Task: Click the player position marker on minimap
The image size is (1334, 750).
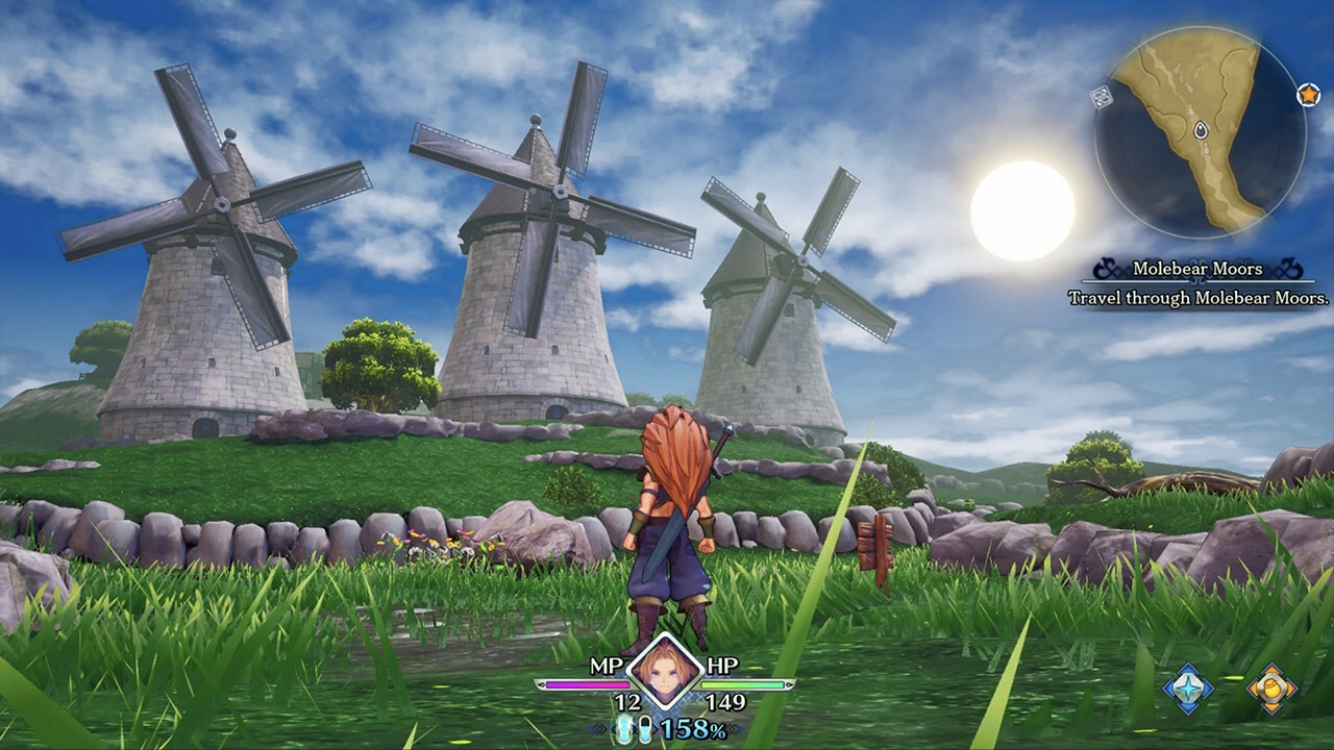Action: click(x=1200, y=130)
